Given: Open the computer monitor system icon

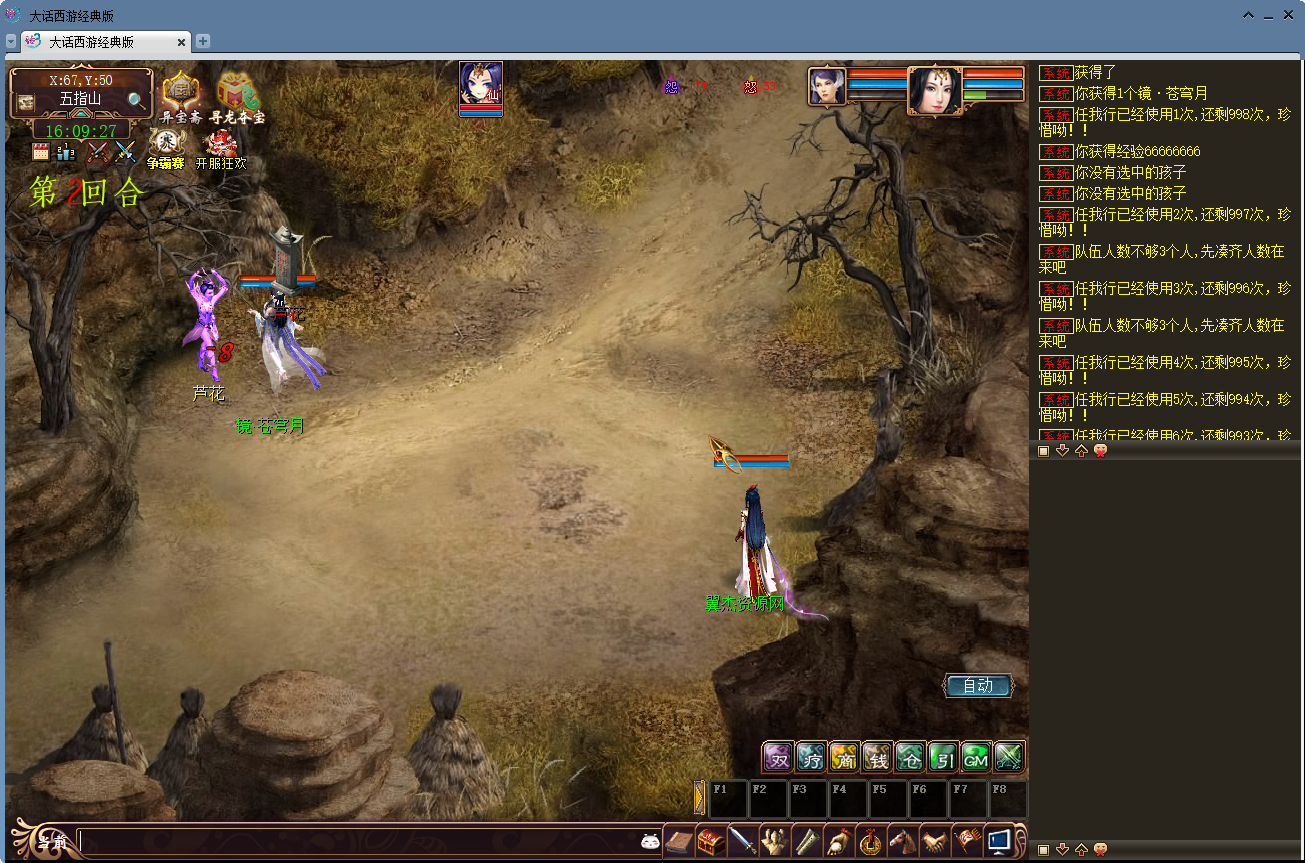Looking at the screenshot, I should [x=999, y=841].
